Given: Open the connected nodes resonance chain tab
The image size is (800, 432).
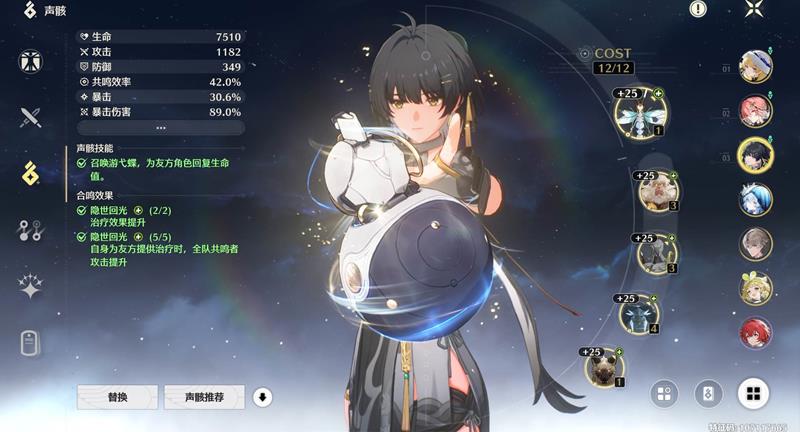Looking at the screenshot, I should coord(31,230).
